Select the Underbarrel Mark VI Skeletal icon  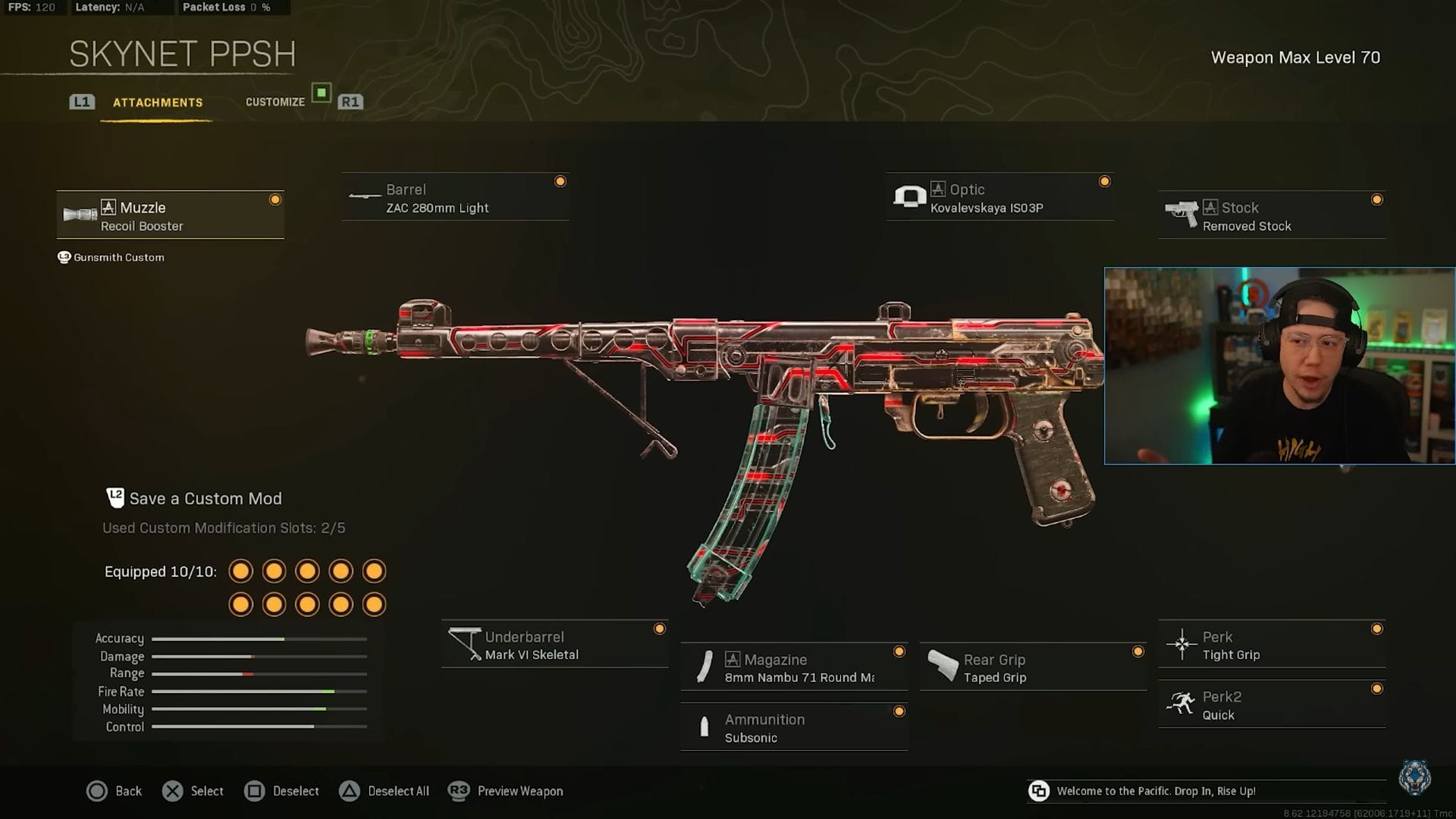[465, 645]
